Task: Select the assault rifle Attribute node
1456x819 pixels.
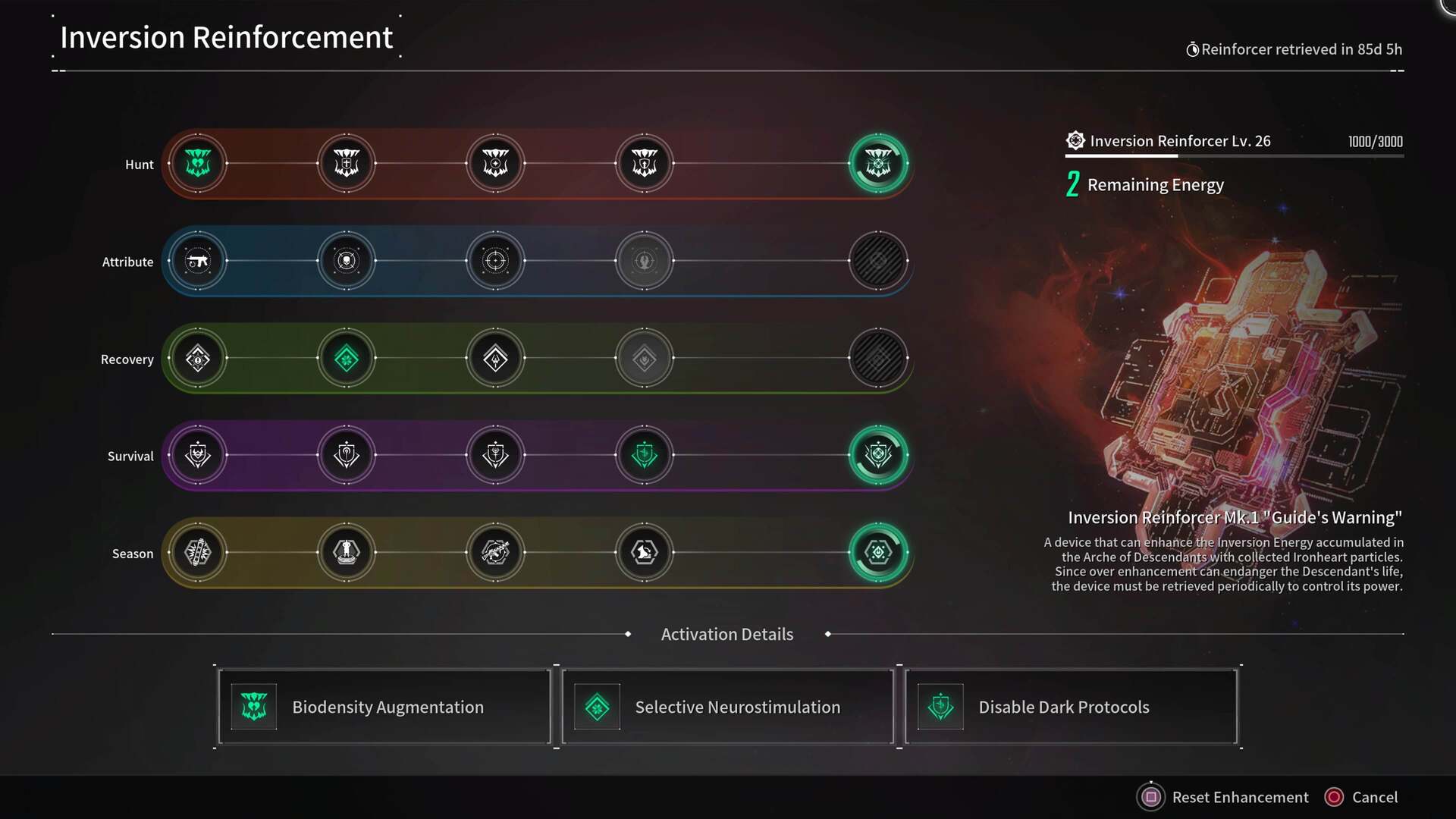Action: [x=199, y=261]
